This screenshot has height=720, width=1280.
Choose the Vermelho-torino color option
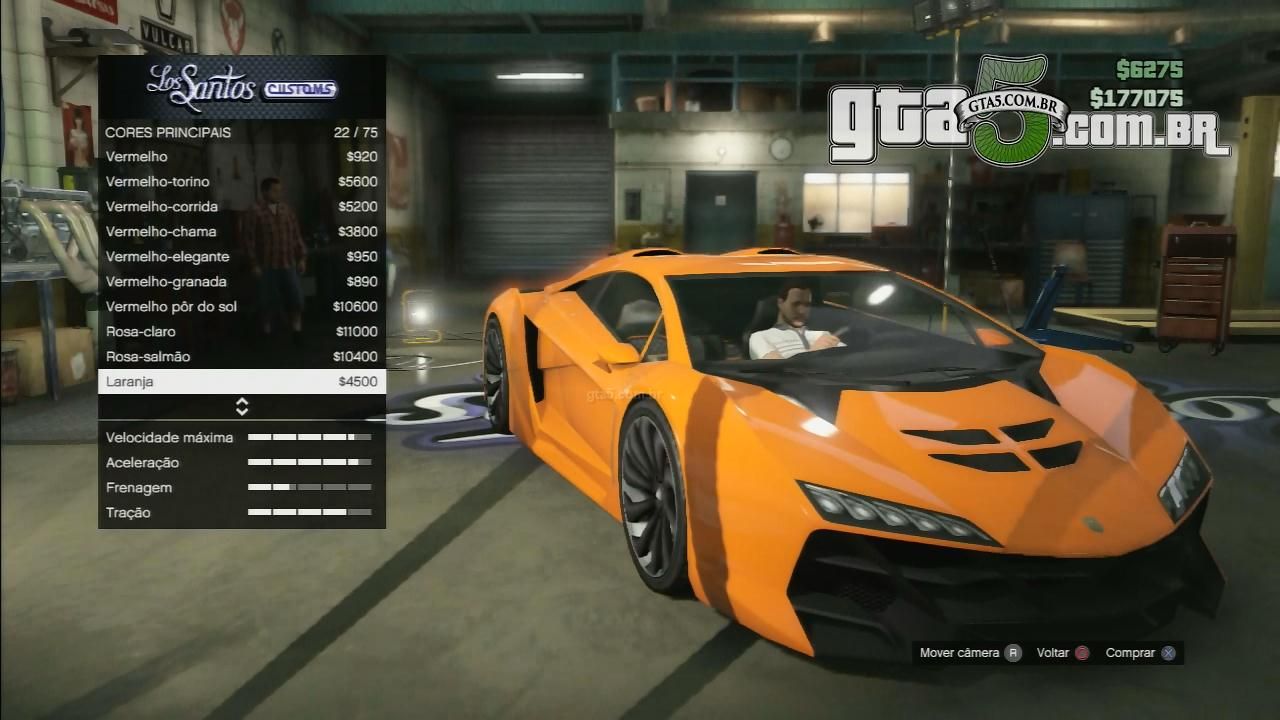(x=241, y=182)
